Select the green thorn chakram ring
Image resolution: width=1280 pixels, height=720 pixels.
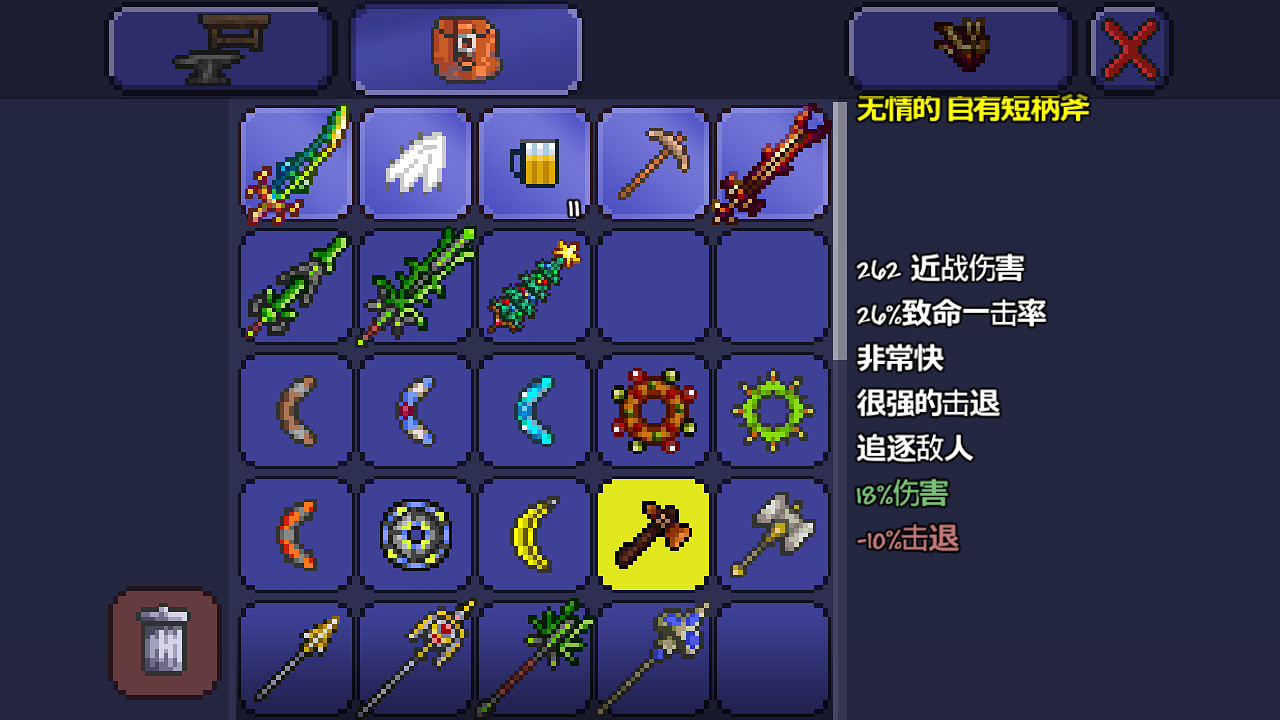(x=772, y=410)
